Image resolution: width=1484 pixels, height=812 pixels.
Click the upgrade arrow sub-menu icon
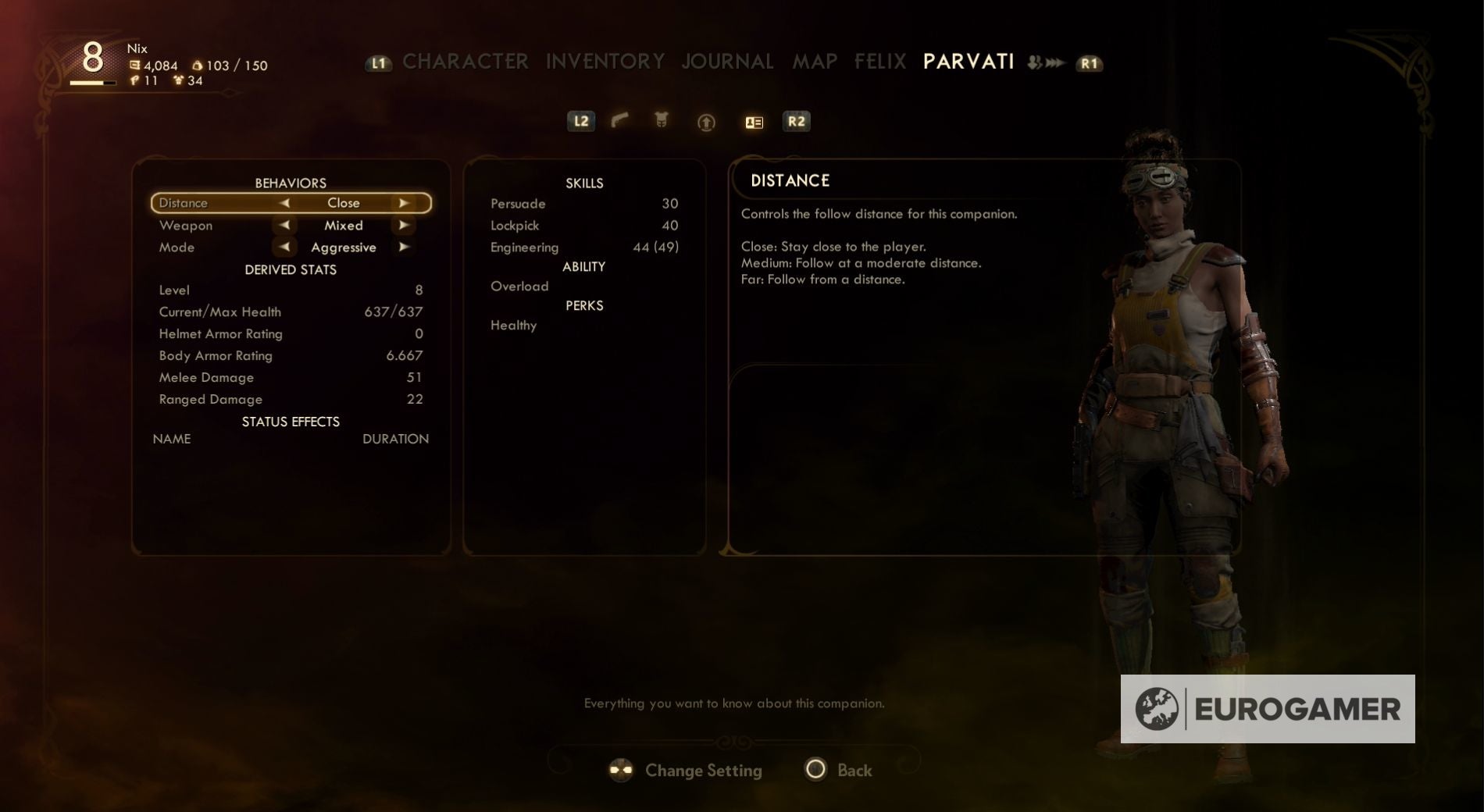click(705, 122)
